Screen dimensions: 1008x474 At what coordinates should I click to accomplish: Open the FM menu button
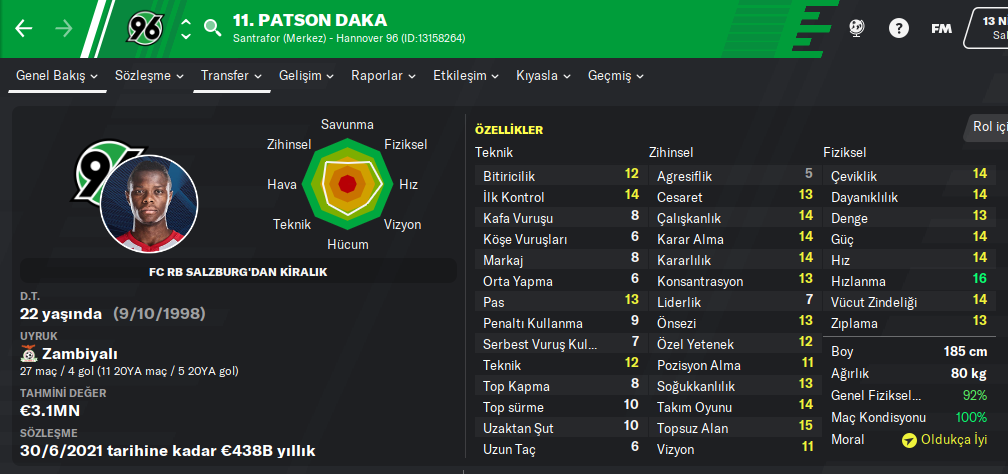pyautogui.click(x=941, y=28)
